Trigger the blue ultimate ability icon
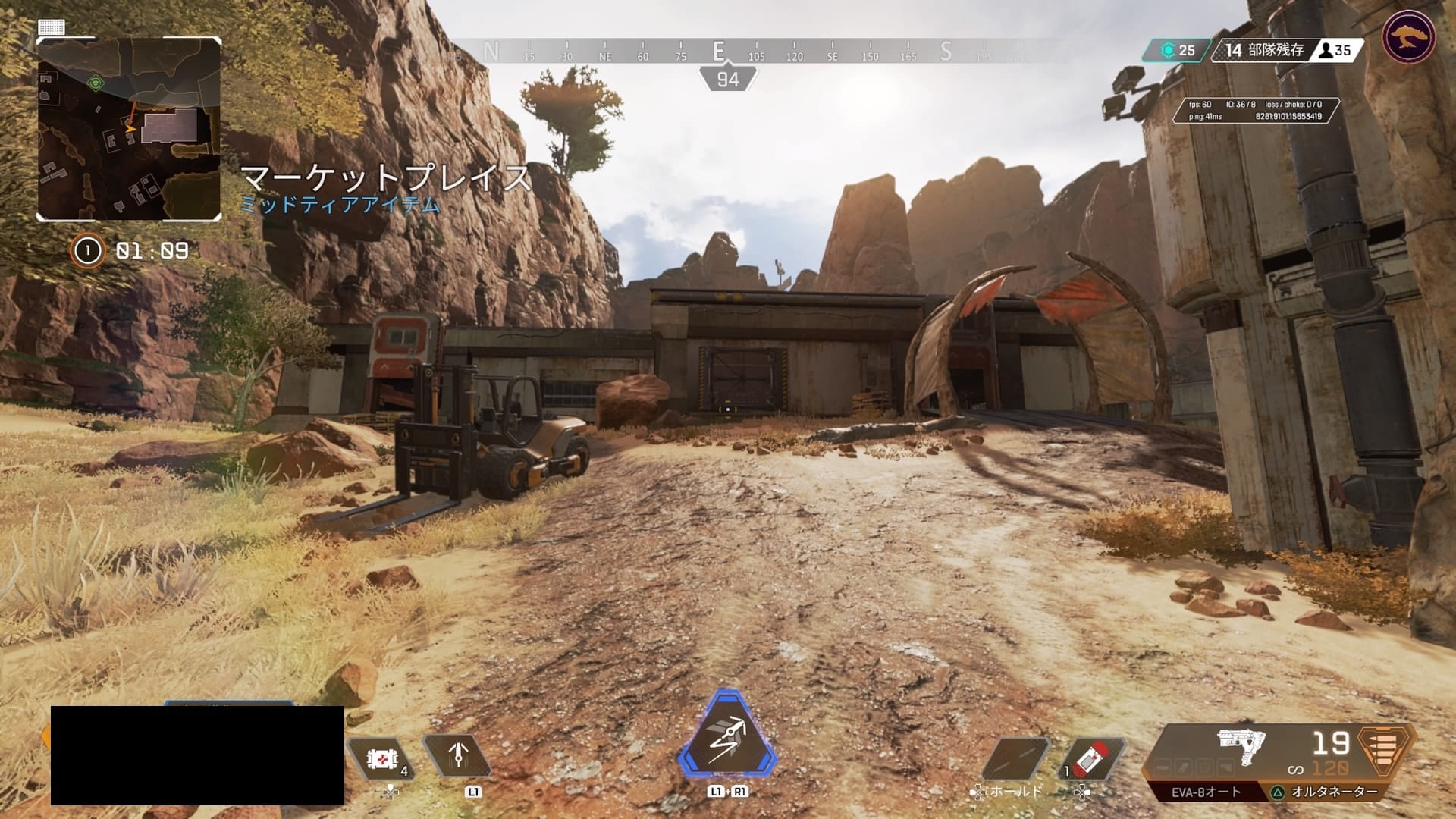The height and width of the screenshot is (819, 1456). tap(727, 734)
